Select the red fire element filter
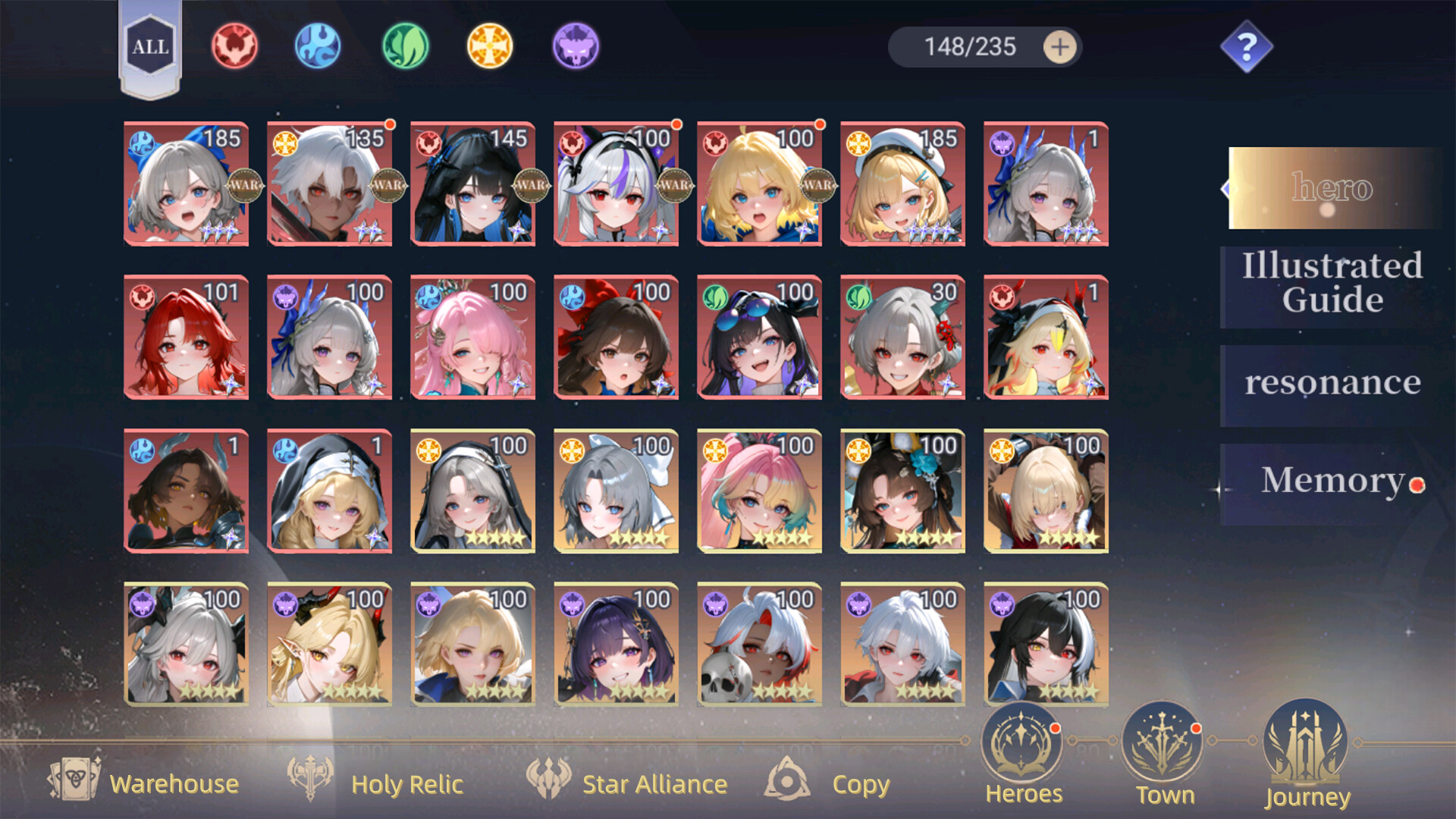 [234, 45]
